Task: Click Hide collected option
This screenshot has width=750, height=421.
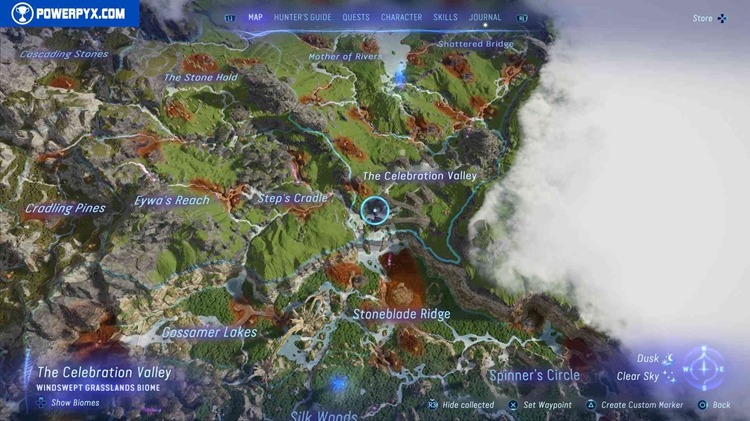Action: tap(460, 405)
